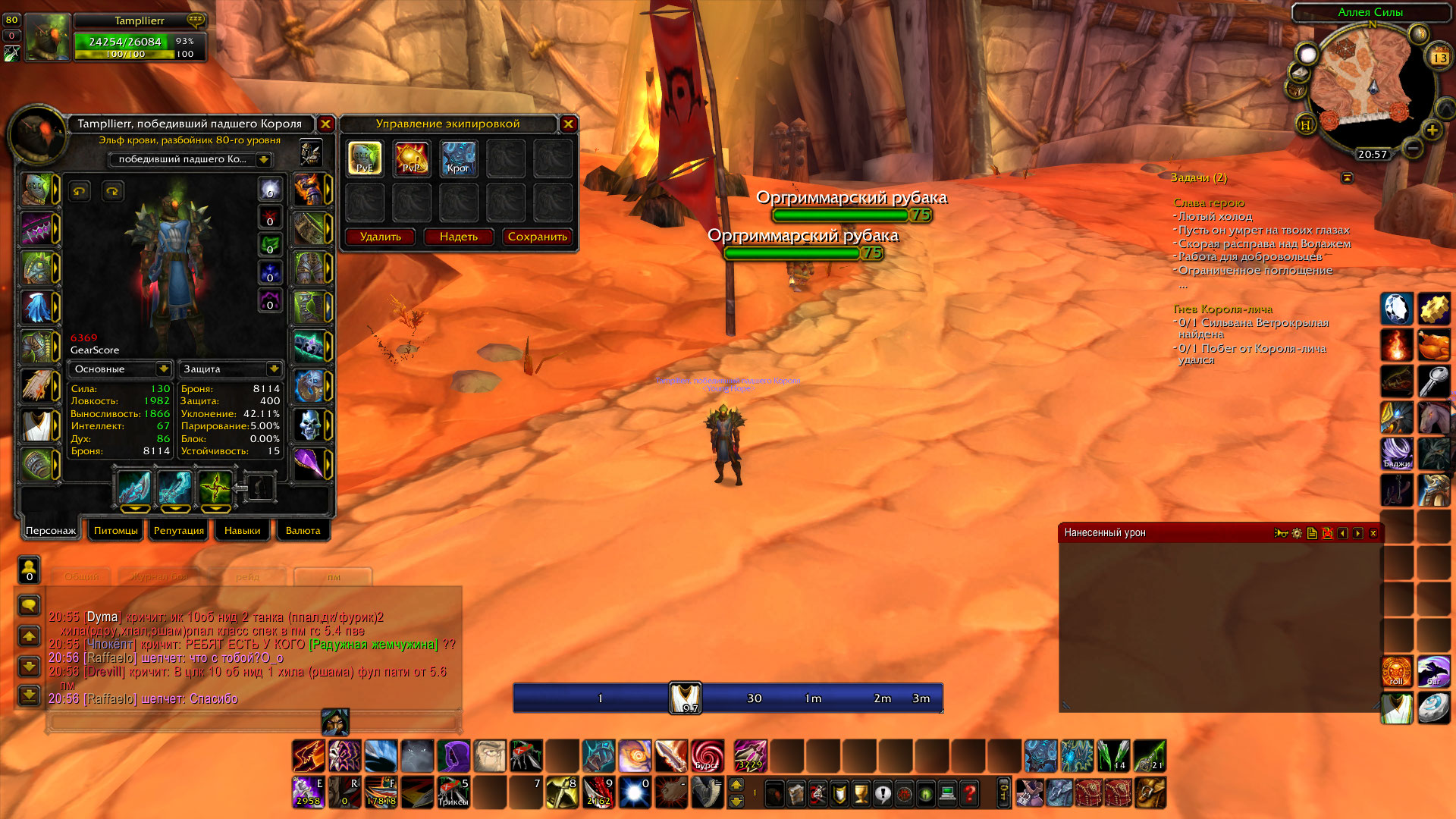This screenshot has width=1456, height=819.
Task: Collapse the Задачи quest tracker
Action: click(x=1348, y=177)
